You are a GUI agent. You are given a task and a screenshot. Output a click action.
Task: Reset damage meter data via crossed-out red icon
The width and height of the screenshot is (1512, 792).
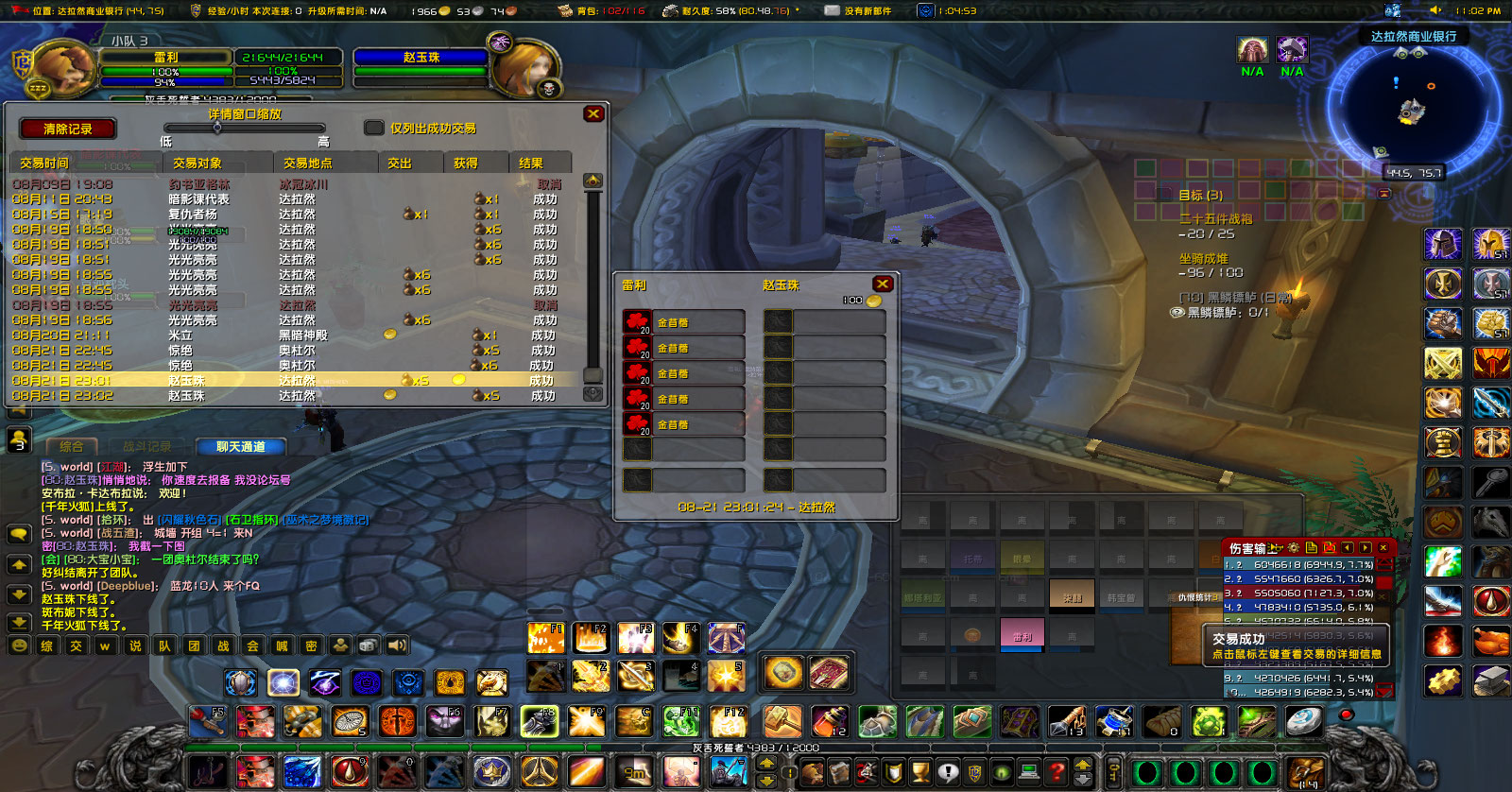coord(1331,548)
